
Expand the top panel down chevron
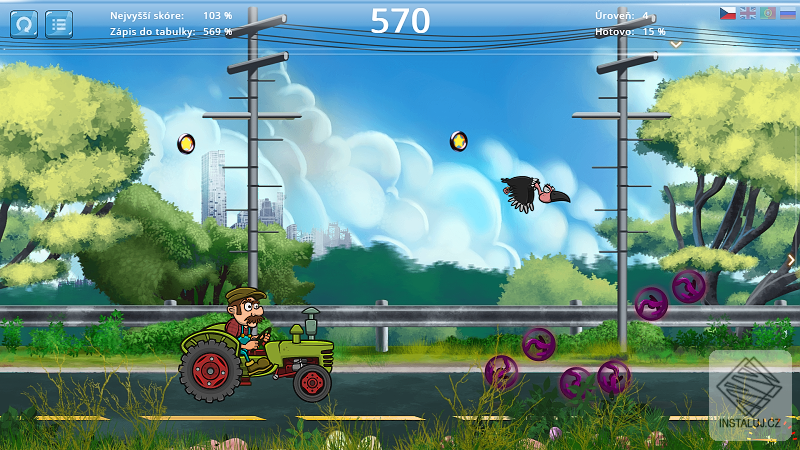pos(676,44)
